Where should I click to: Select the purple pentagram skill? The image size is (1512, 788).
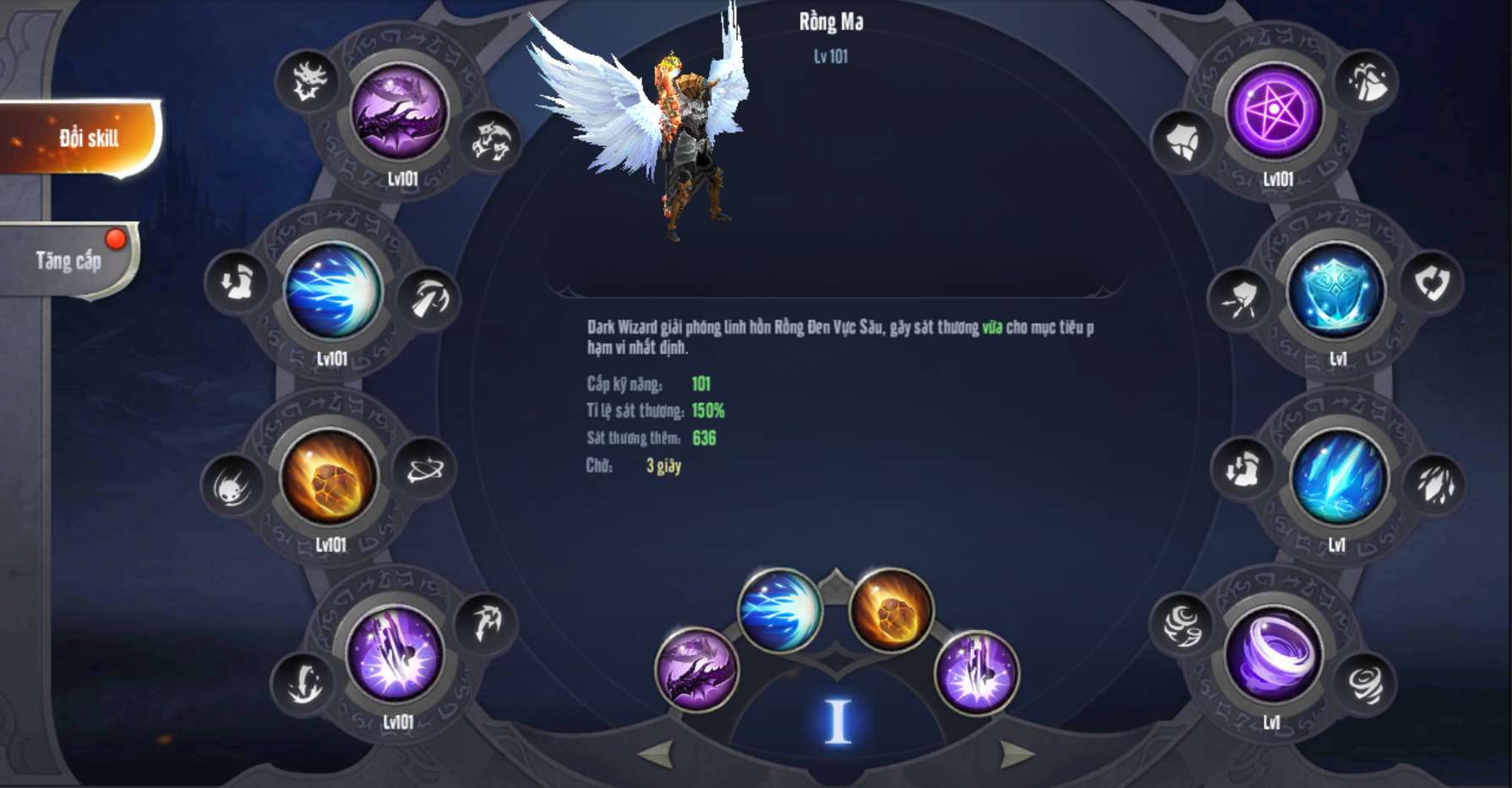(x=1275, y=112)
